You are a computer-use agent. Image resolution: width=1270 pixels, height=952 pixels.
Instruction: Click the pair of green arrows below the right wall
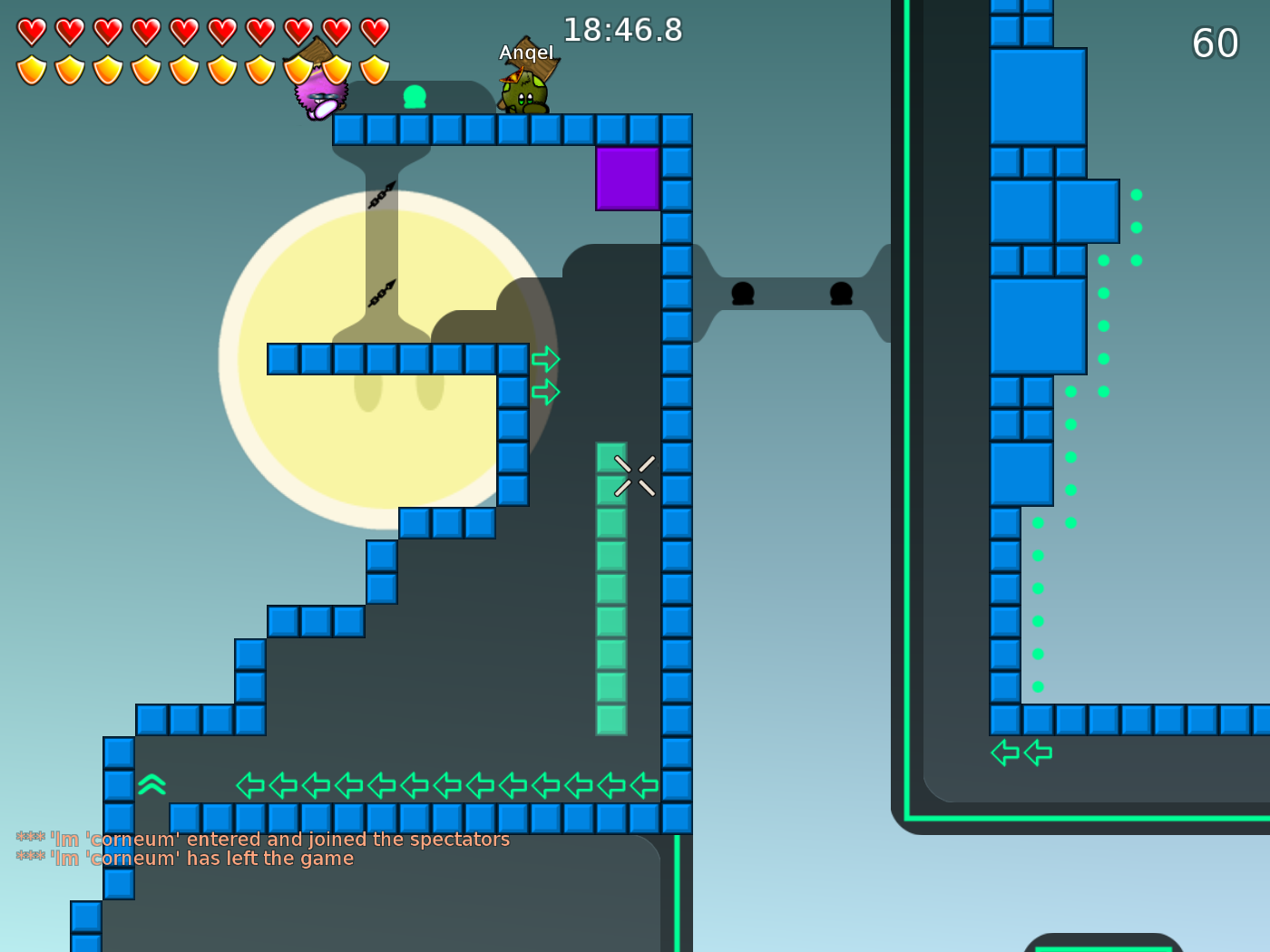pos(1021,752)
